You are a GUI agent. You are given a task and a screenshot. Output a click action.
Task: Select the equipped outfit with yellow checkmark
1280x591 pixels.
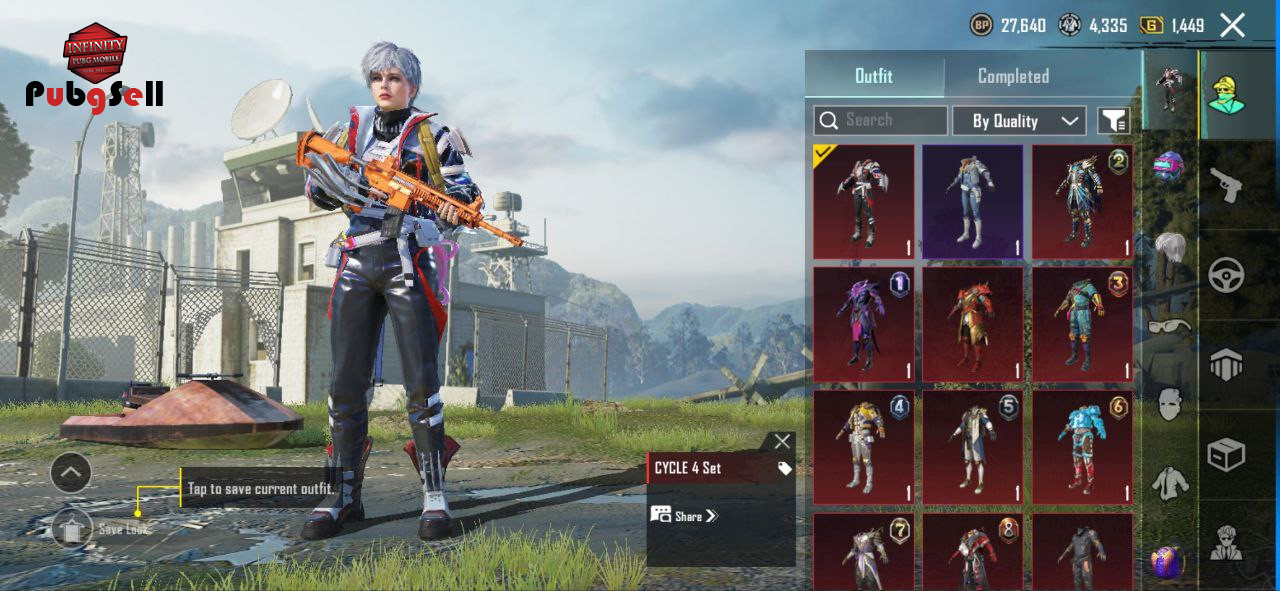(x=863, y=202)
